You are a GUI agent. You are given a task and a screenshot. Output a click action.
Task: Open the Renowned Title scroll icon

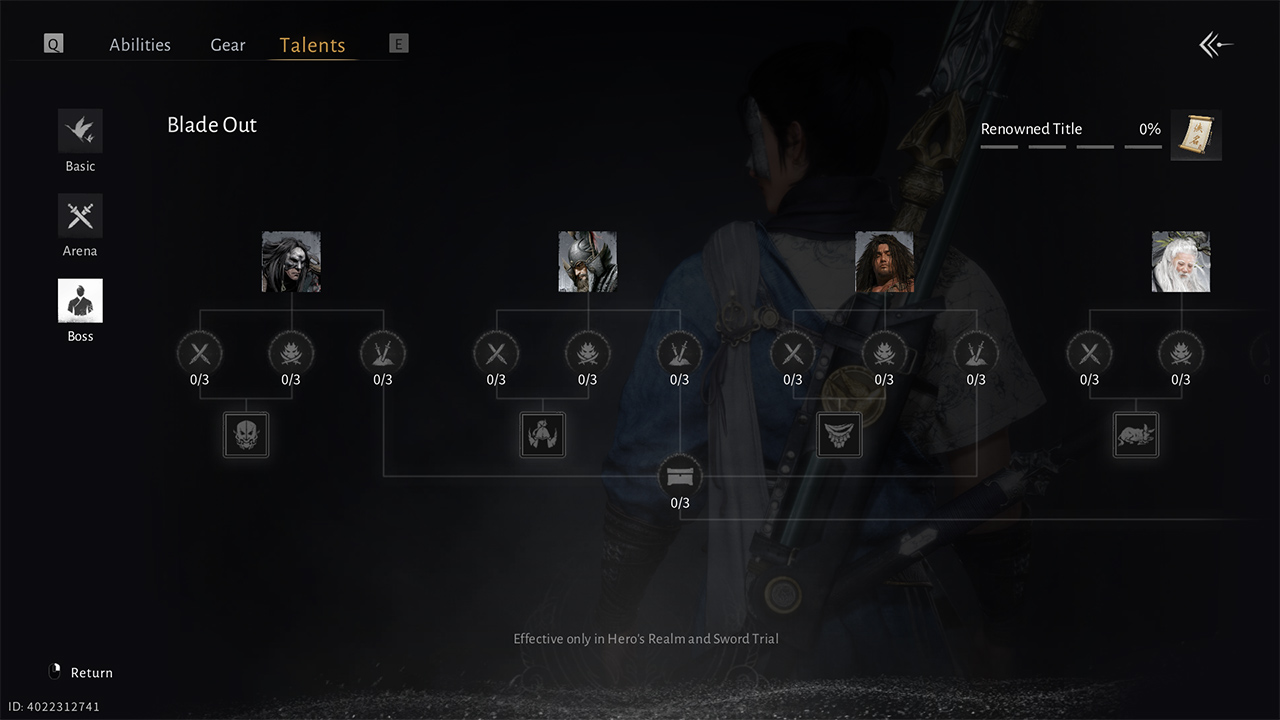click(1196, 135)
